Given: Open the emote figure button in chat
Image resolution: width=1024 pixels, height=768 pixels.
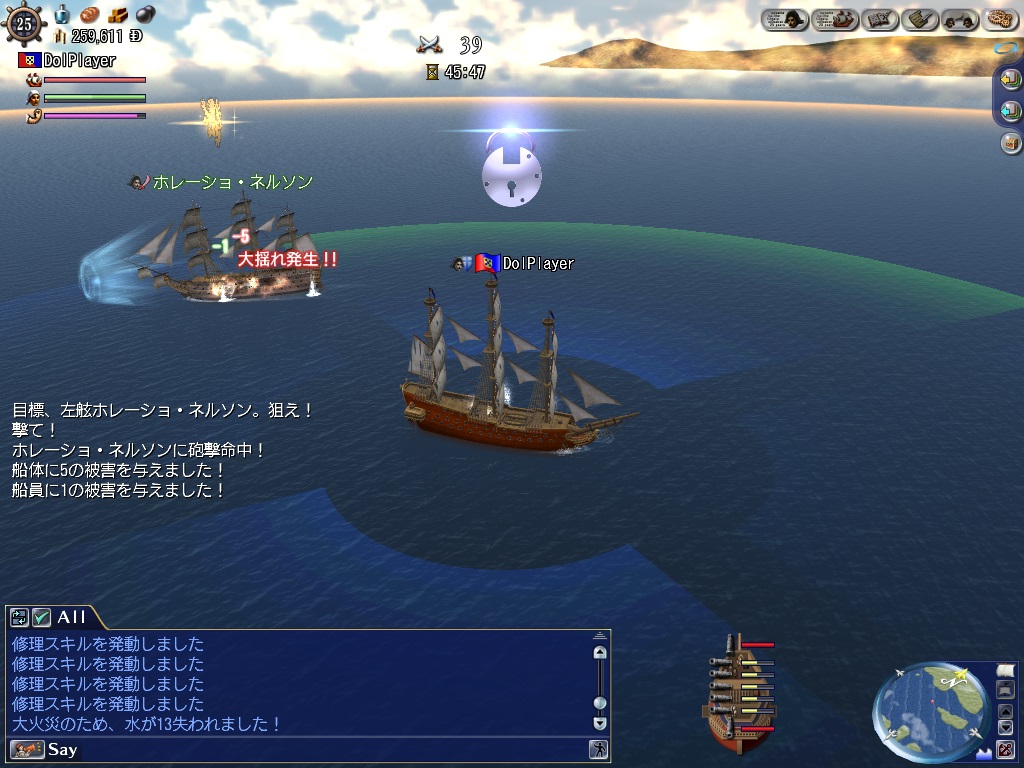Looking at the screenshot, I should (x=598, y=749).
